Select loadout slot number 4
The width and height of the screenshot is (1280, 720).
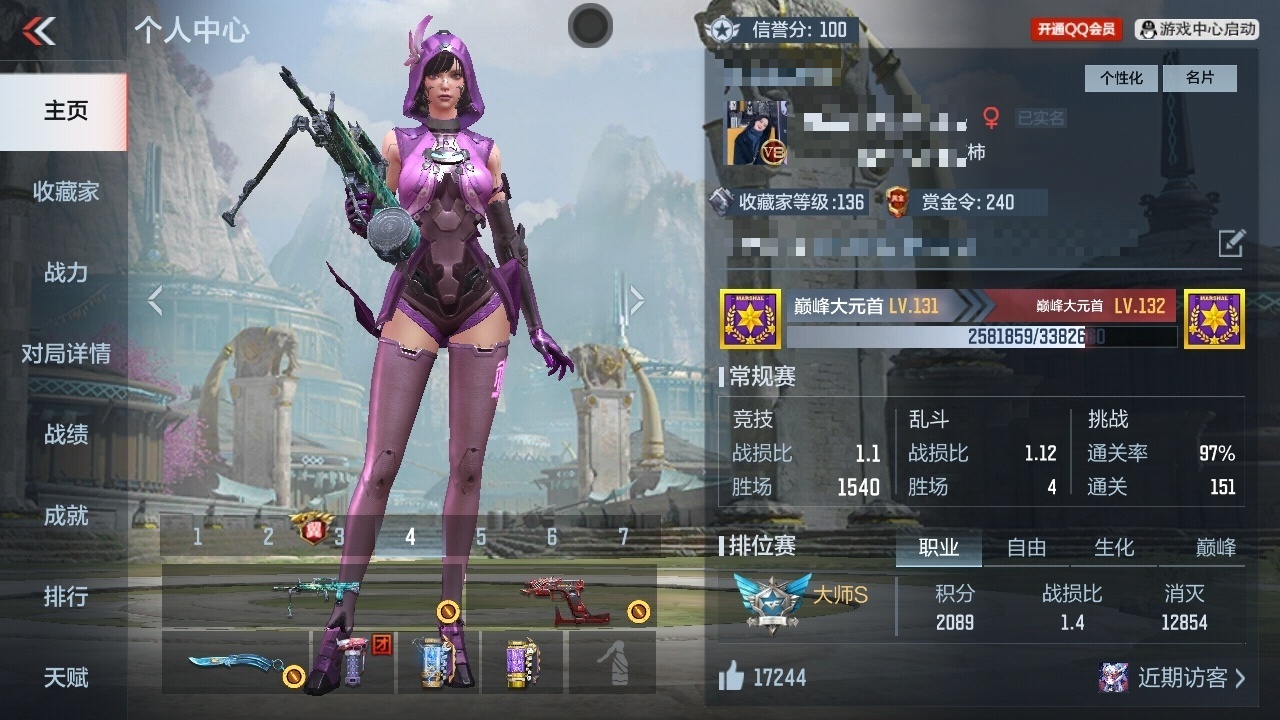point(410,537)
